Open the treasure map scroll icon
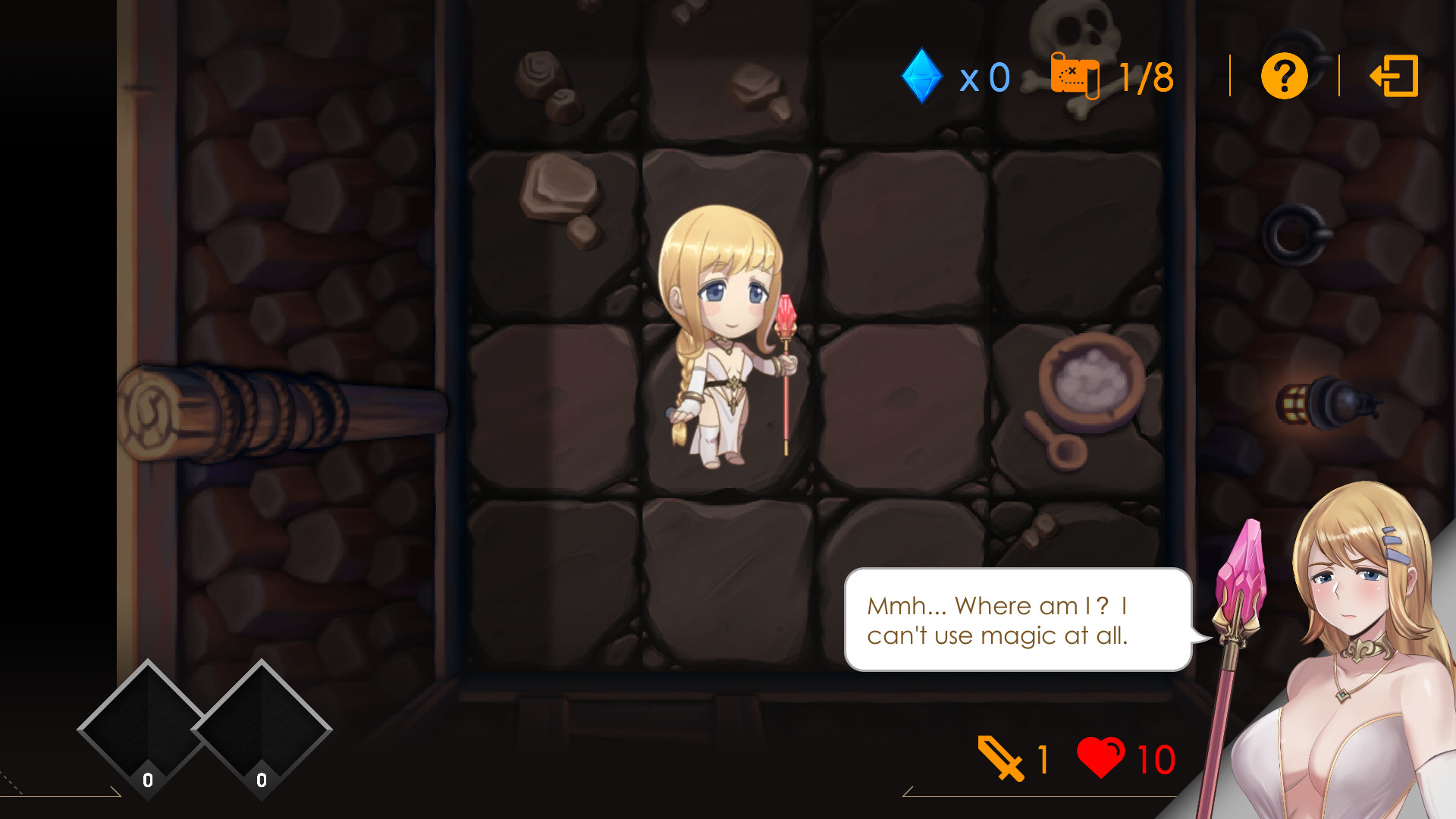 click(1074, 75)
